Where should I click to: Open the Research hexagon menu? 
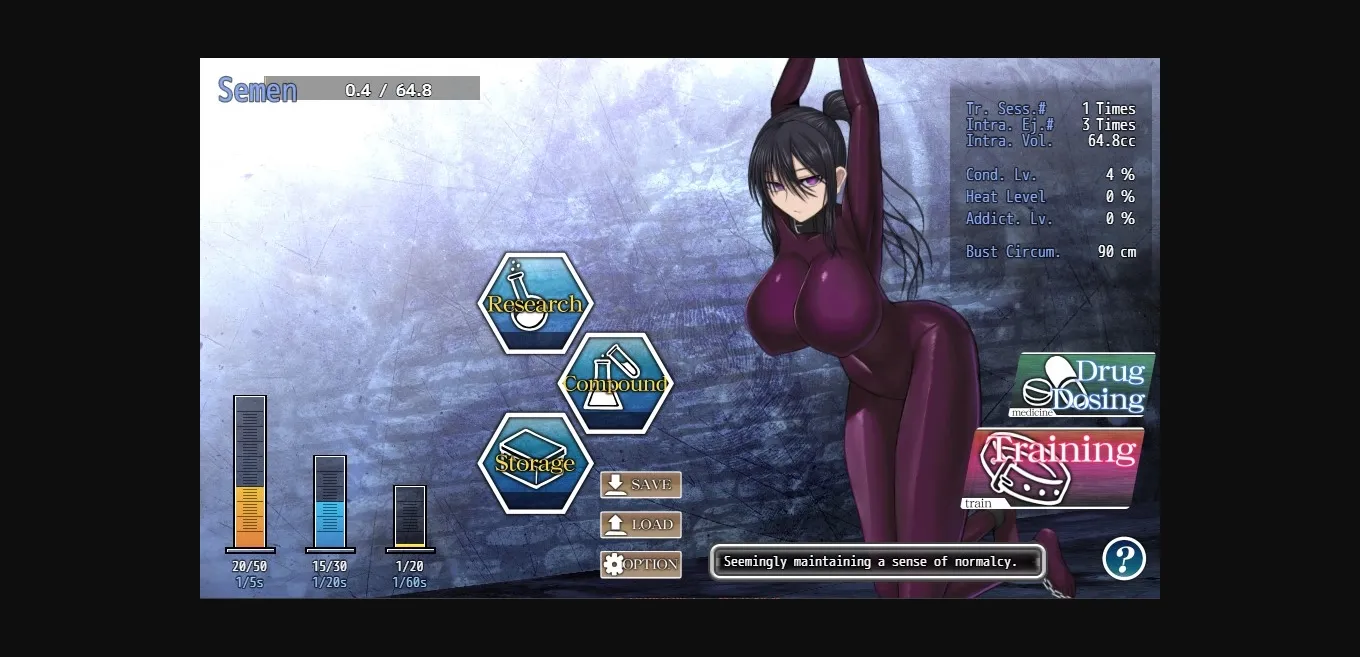[535, 303]
